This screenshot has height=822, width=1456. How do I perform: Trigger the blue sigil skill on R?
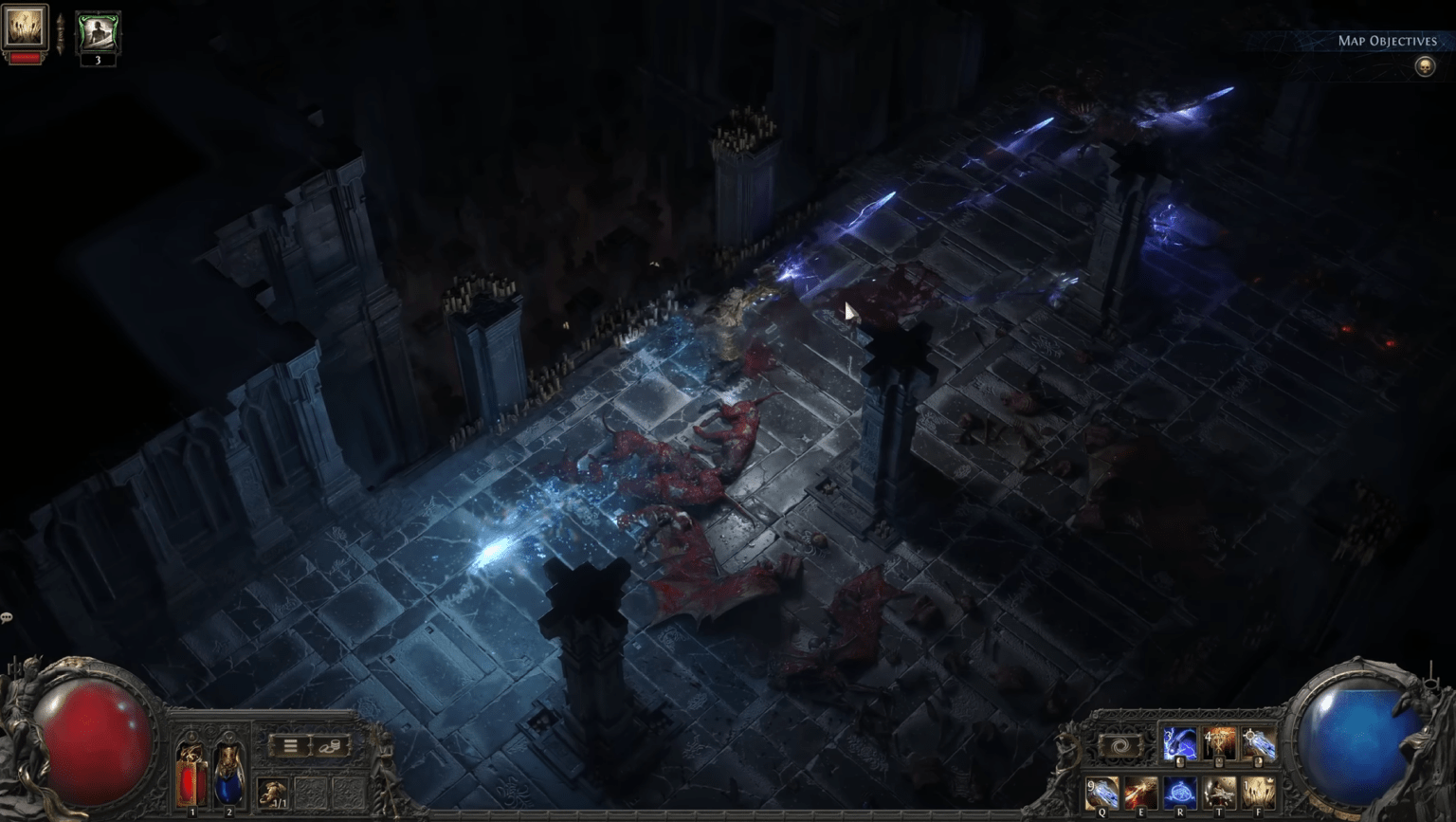(x=1180, y=792)
